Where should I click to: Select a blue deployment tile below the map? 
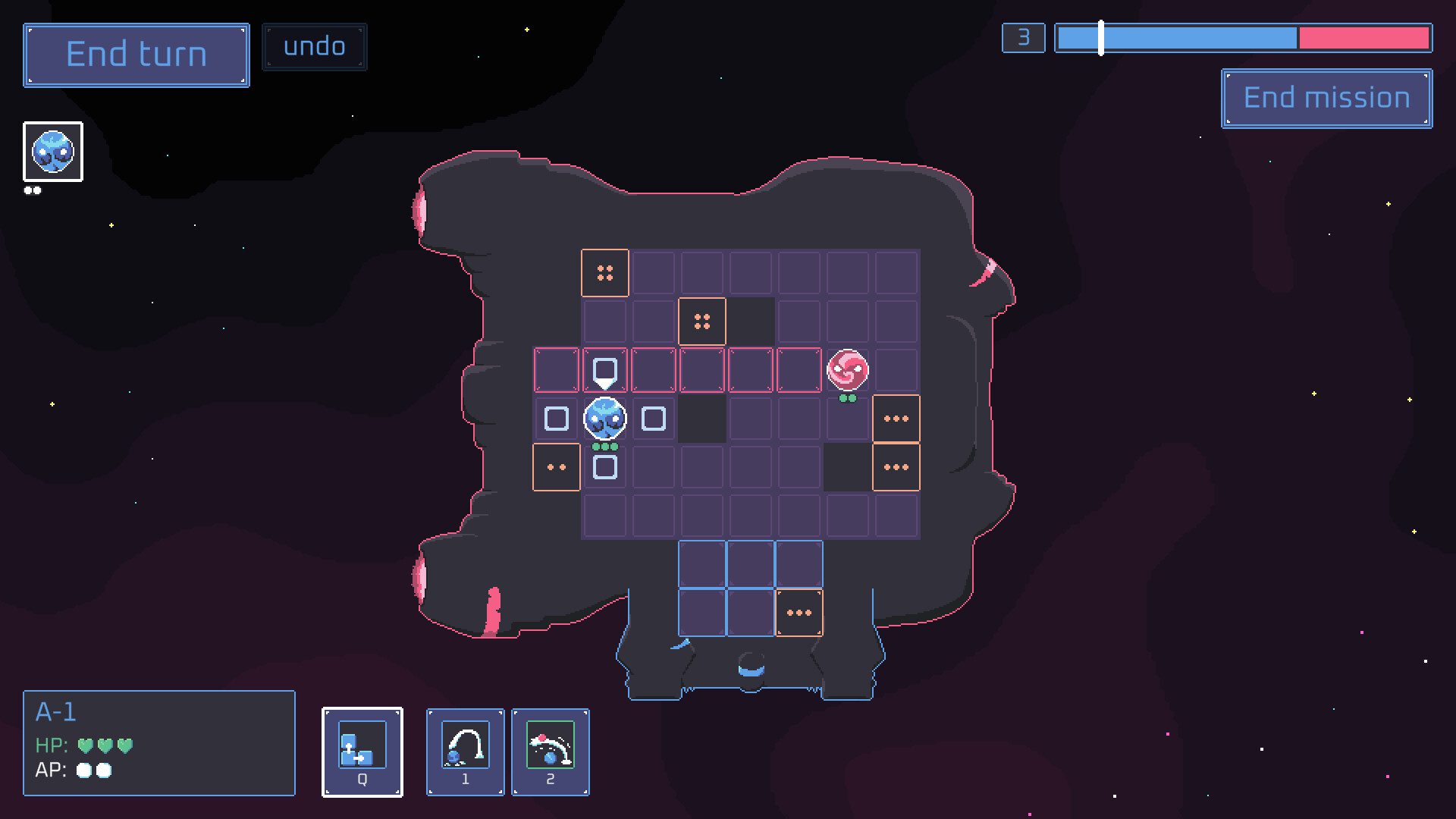tap(701, 563)
